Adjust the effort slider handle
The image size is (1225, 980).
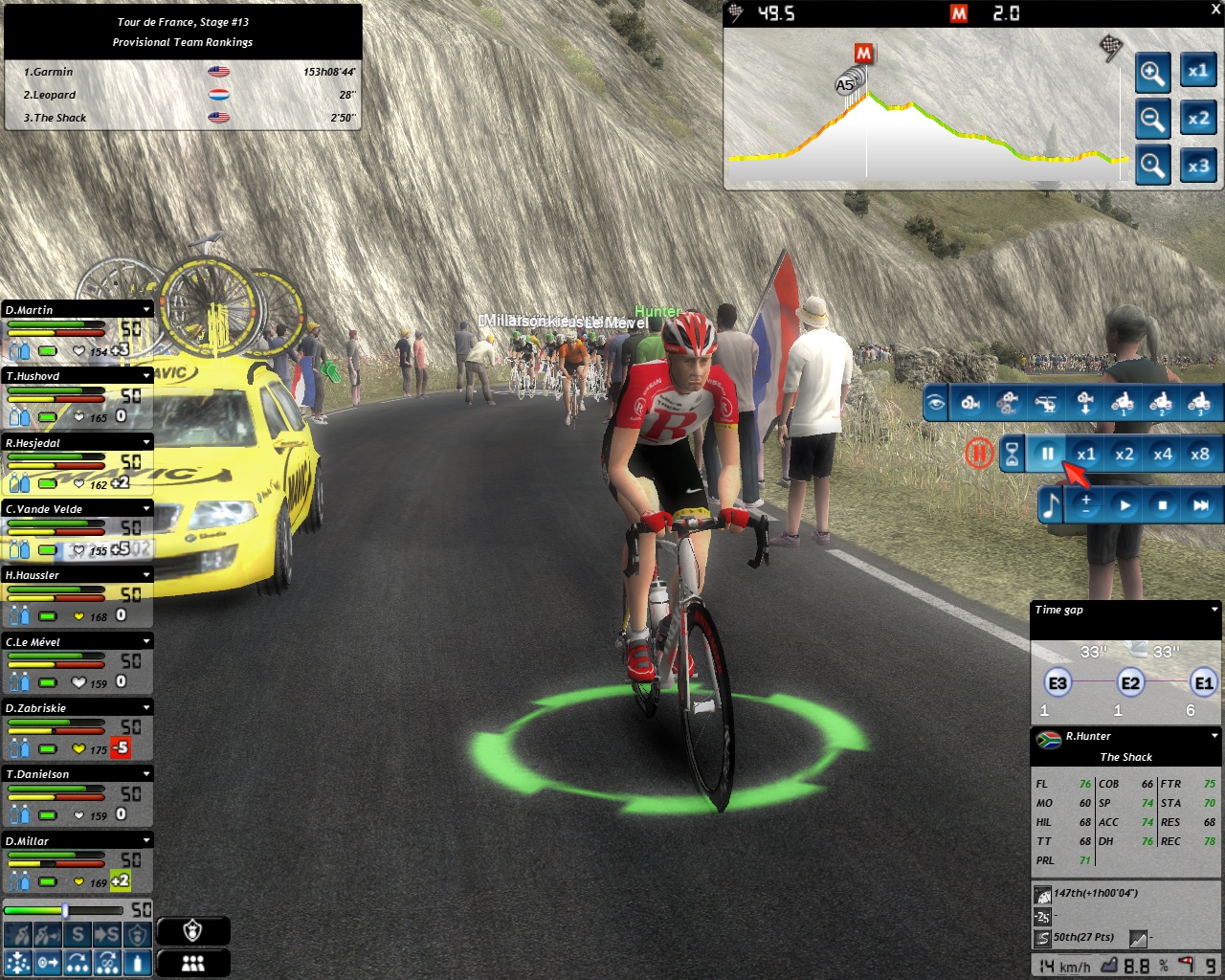point(64,910)
